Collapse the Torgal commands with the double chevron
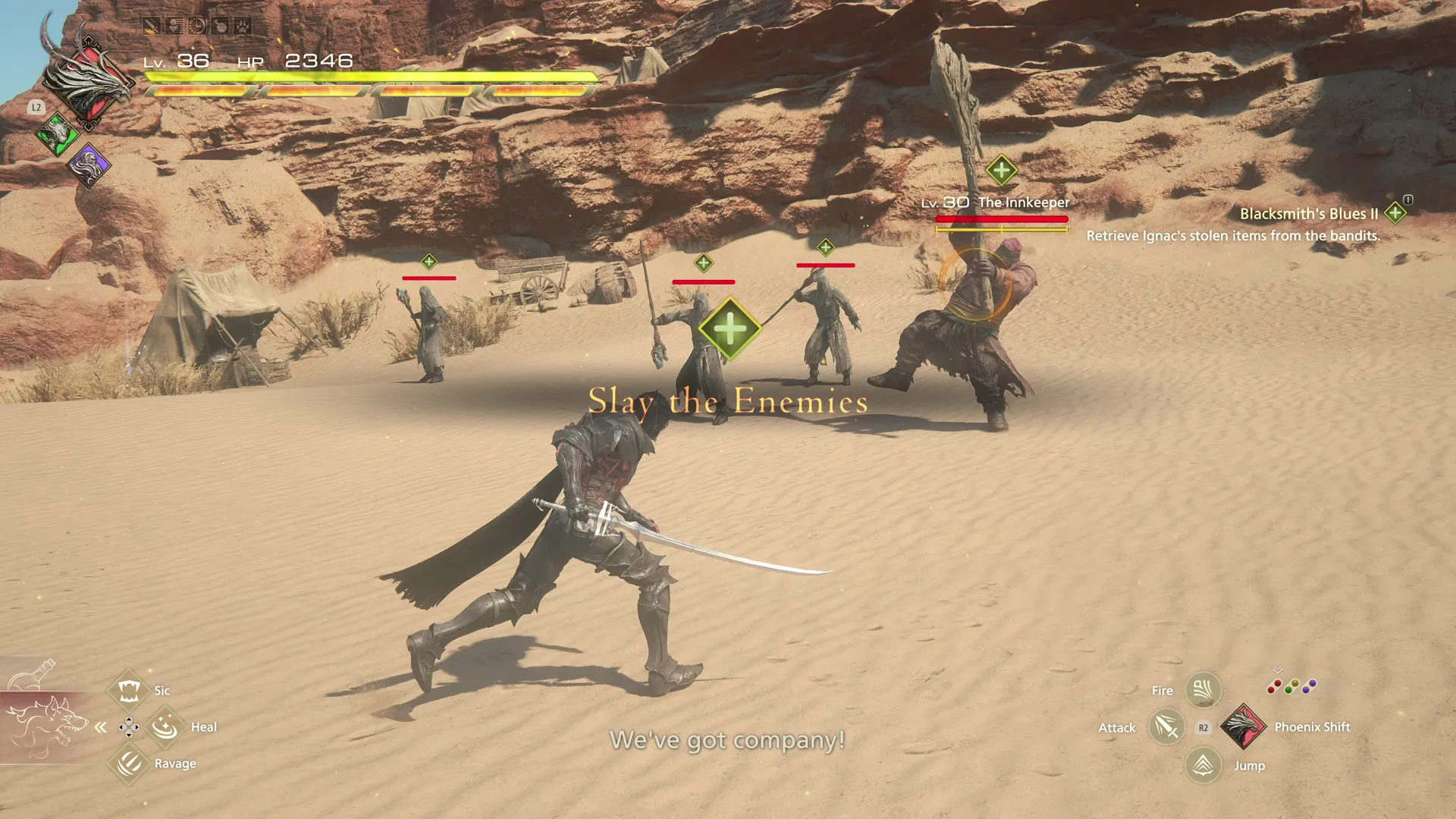The width and height of the screenshot is (1456, 819). (99, 726)
